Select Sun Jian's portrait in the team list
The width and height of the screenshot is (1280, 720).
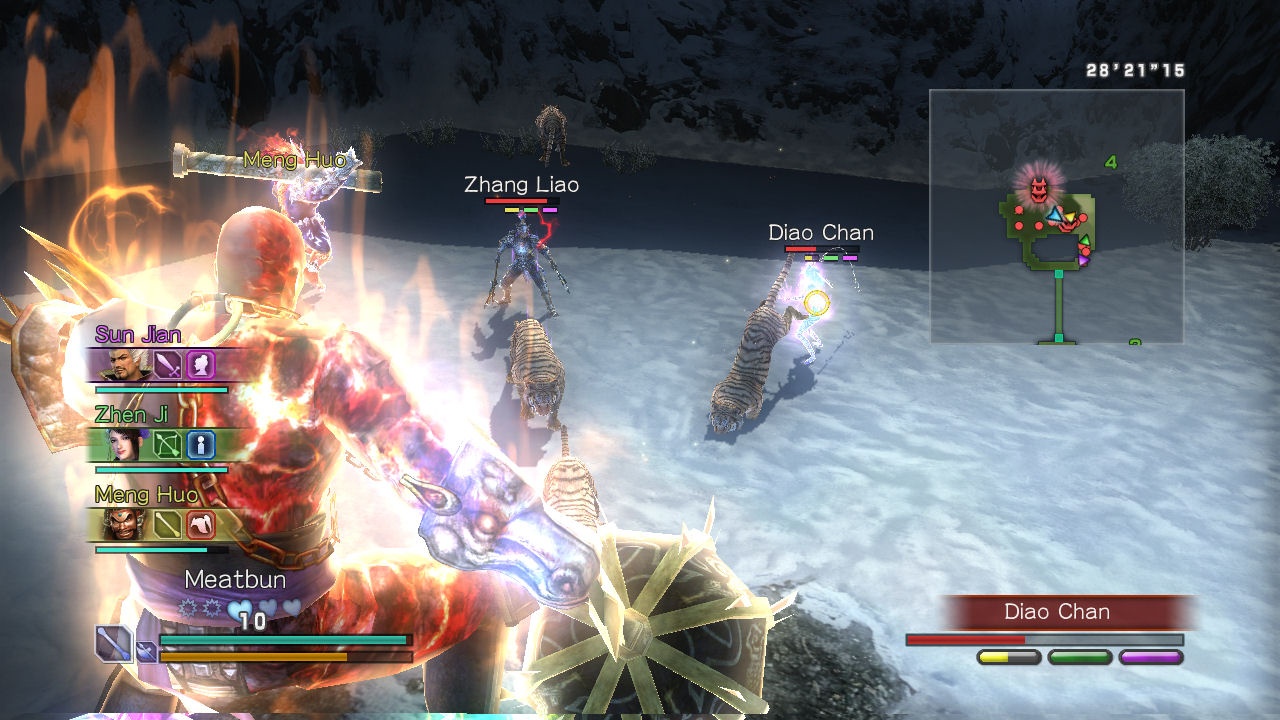(x=122, y=365)
